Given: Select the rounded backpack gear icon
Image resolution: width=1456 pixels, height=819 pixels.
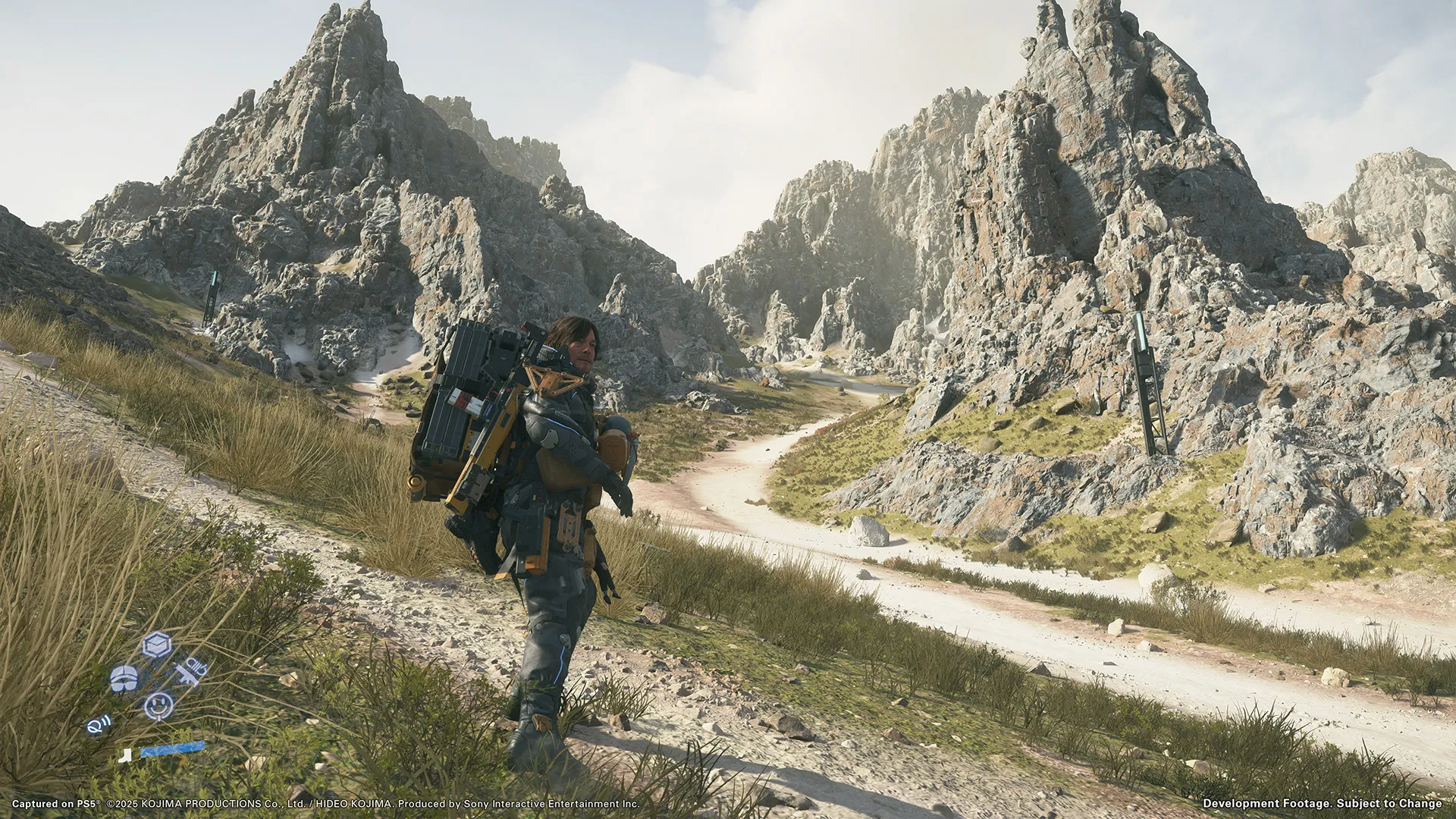Looking at the screenshot, I should click(x=124, y=677).
